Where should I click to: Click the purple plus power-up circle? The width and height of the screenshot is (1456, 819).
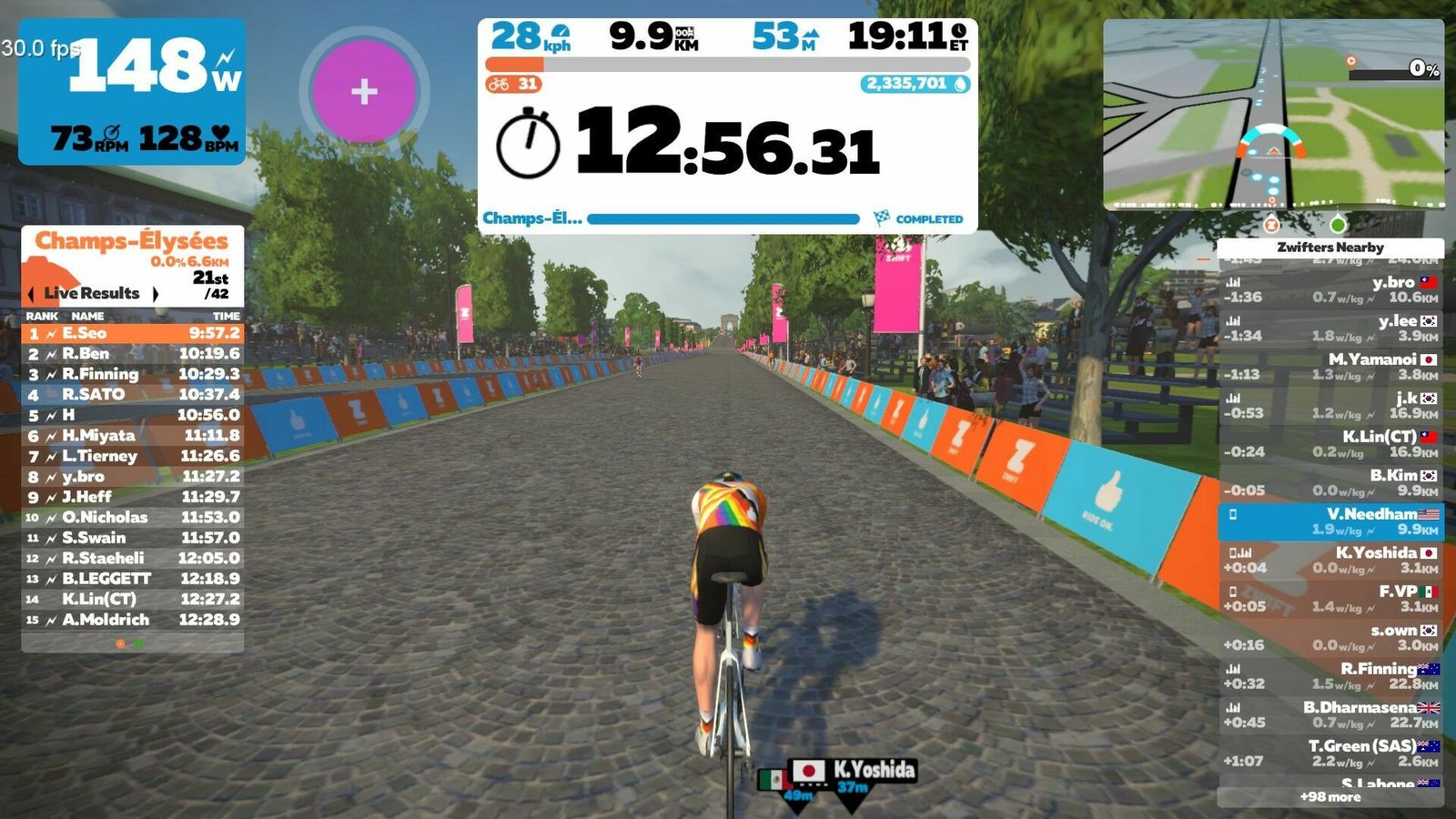pos(364,91)
